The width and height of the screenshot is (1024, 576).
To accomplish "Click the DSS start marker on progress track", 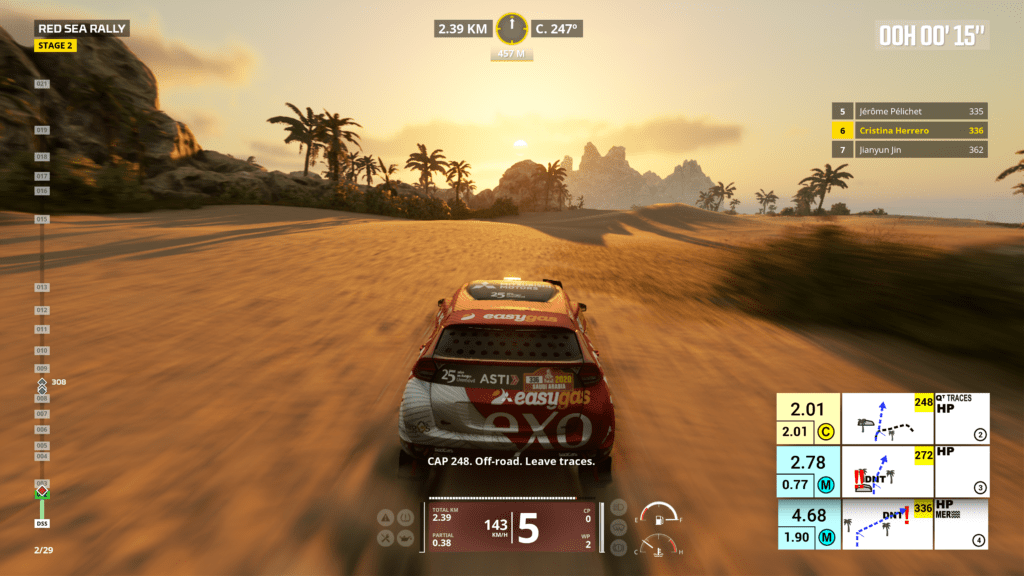I will [x=42, y=523].
